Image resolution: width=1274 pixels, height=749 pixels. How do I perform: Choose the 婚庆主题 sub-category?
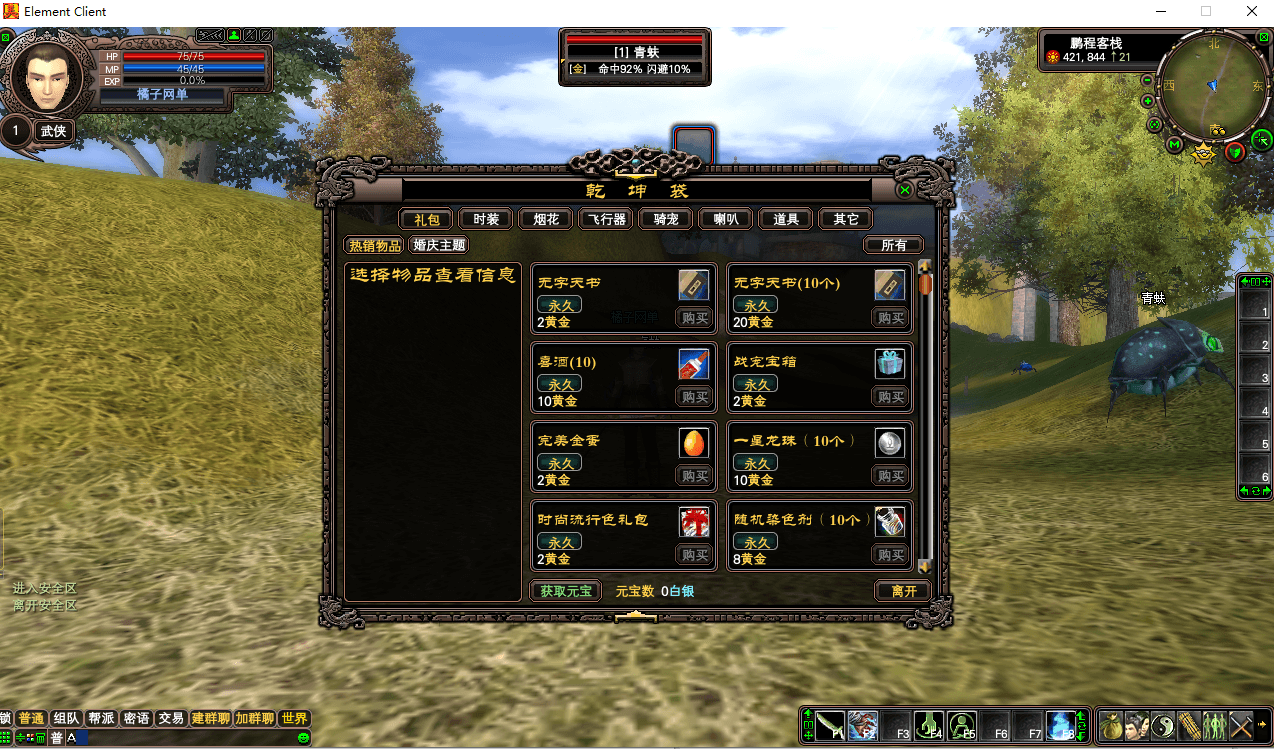pyautogui.click(x=440, y=245)
